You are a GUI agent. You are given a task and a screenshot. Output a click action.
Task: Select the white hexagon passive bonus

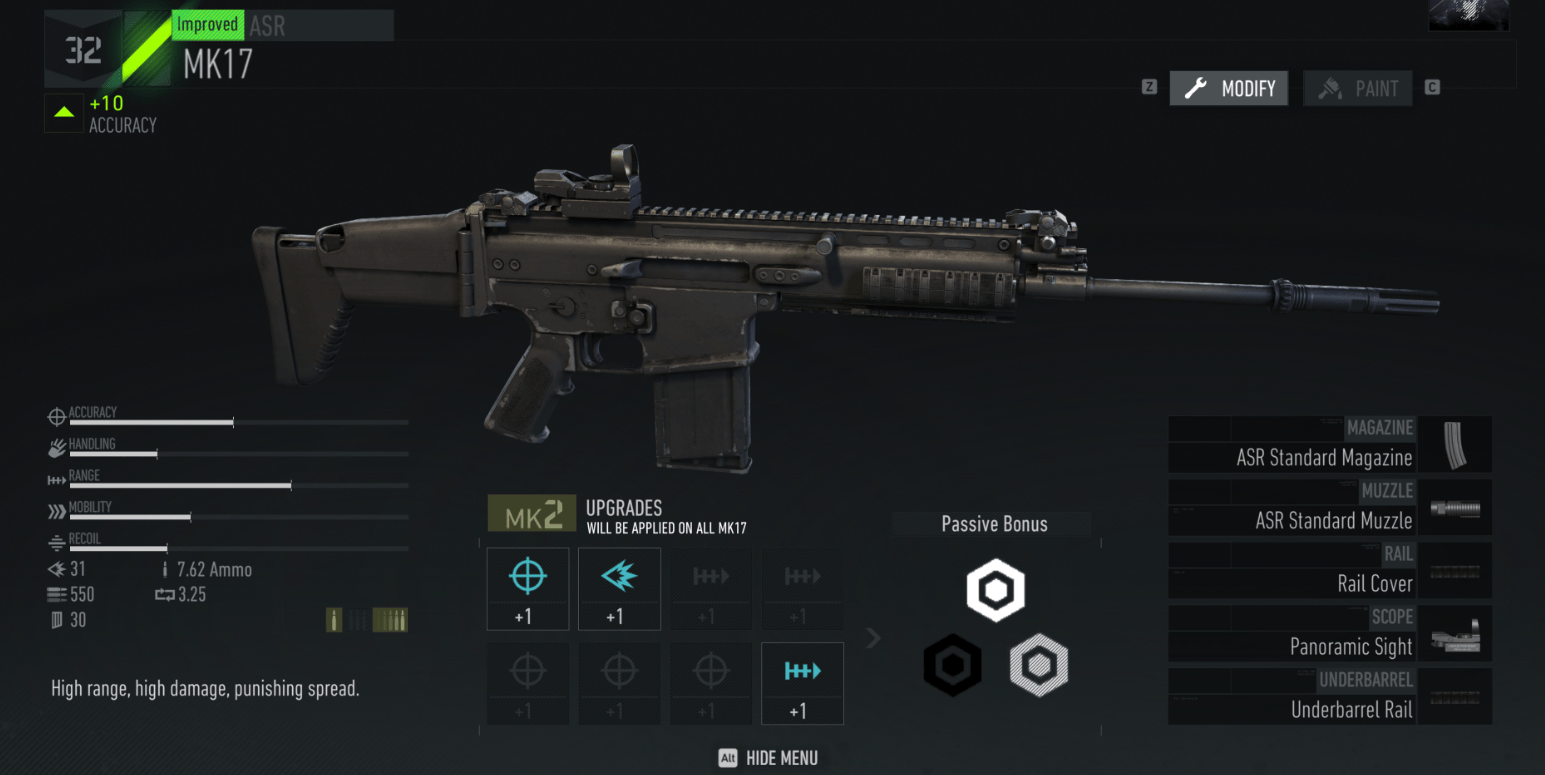tap(996, 591)
